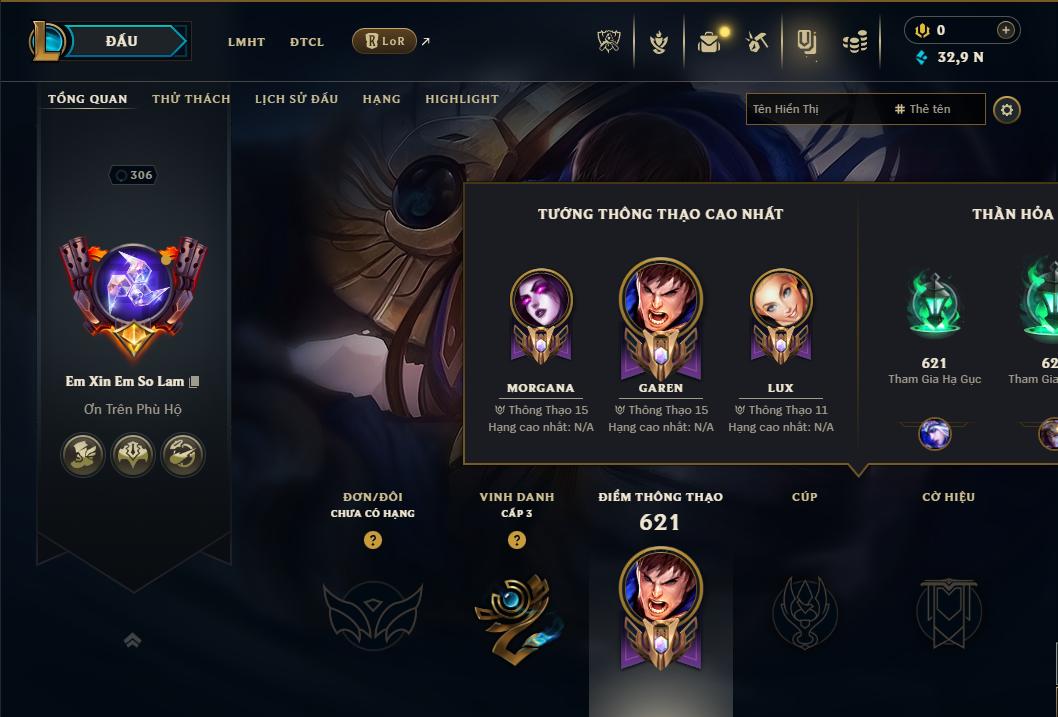Open the crafting hammer and wrench icon
Image resolution: width=1058 pixels, height=717 pixels.
point(757,41)
